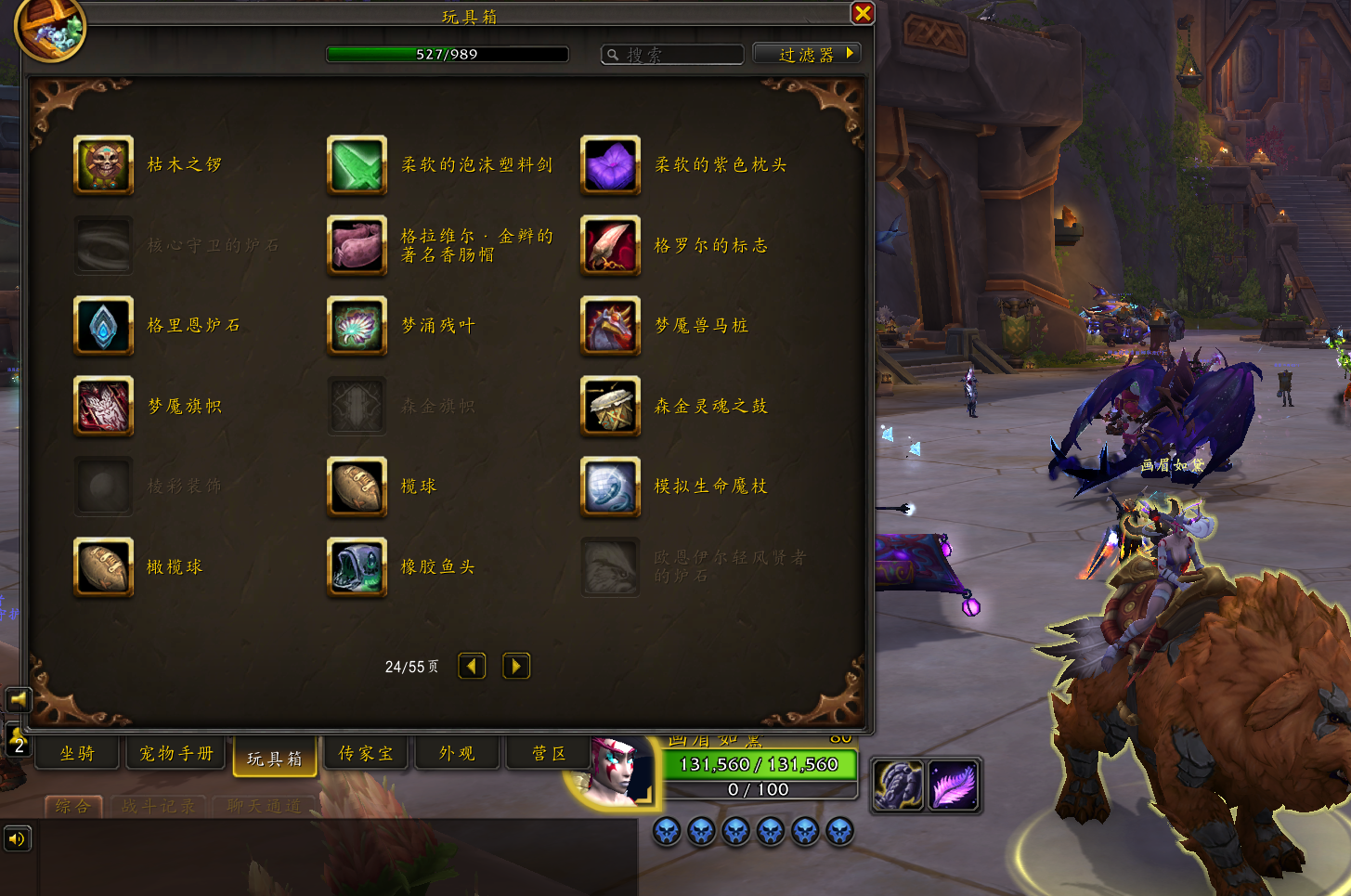Select the 模拟生命魔杖 wand toy
This screenshot has height=896, width=1351.
coord(610,487)
